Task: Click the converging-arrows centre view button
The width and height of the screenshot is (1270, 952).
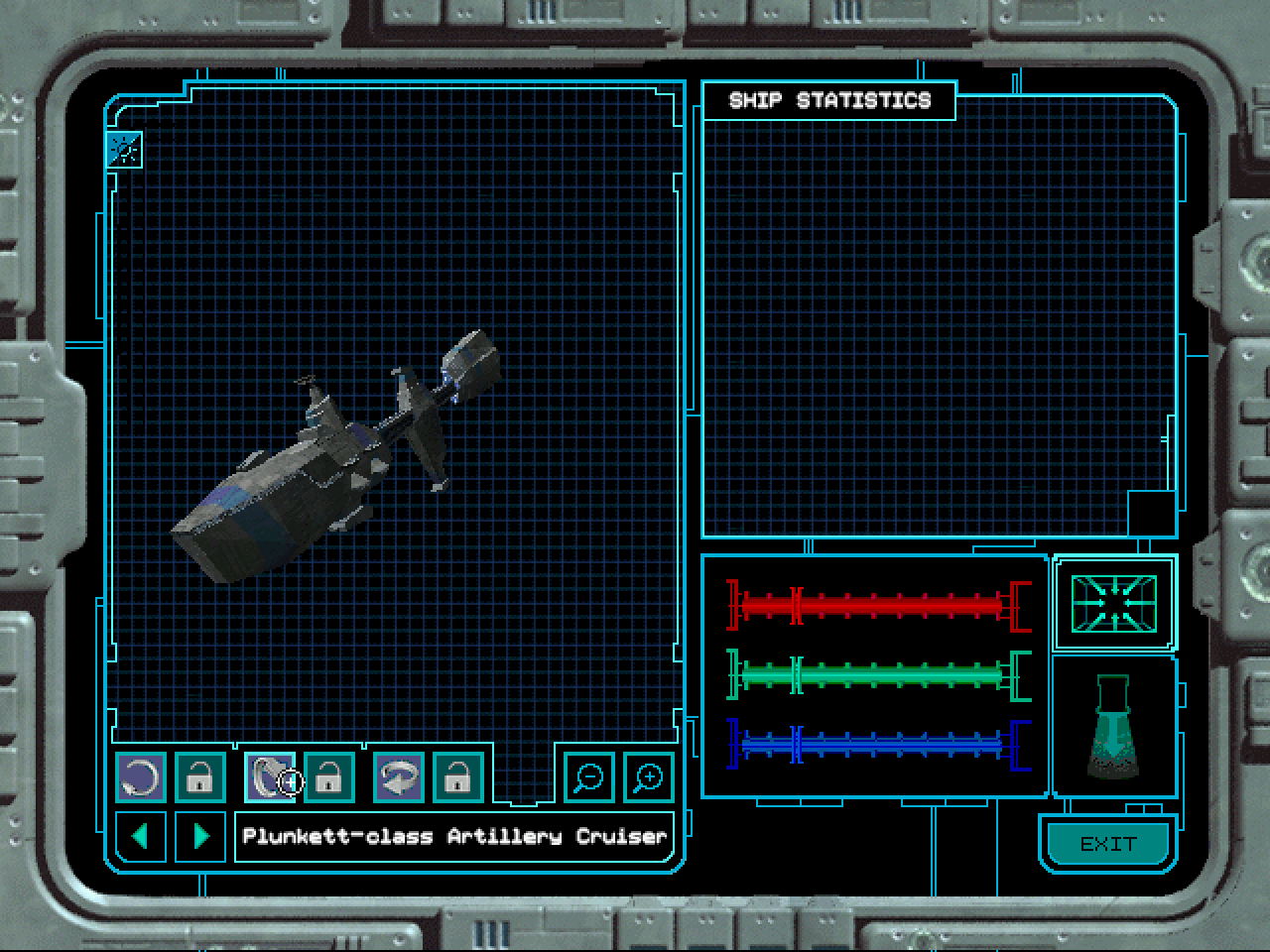Action: [1114, 603]
